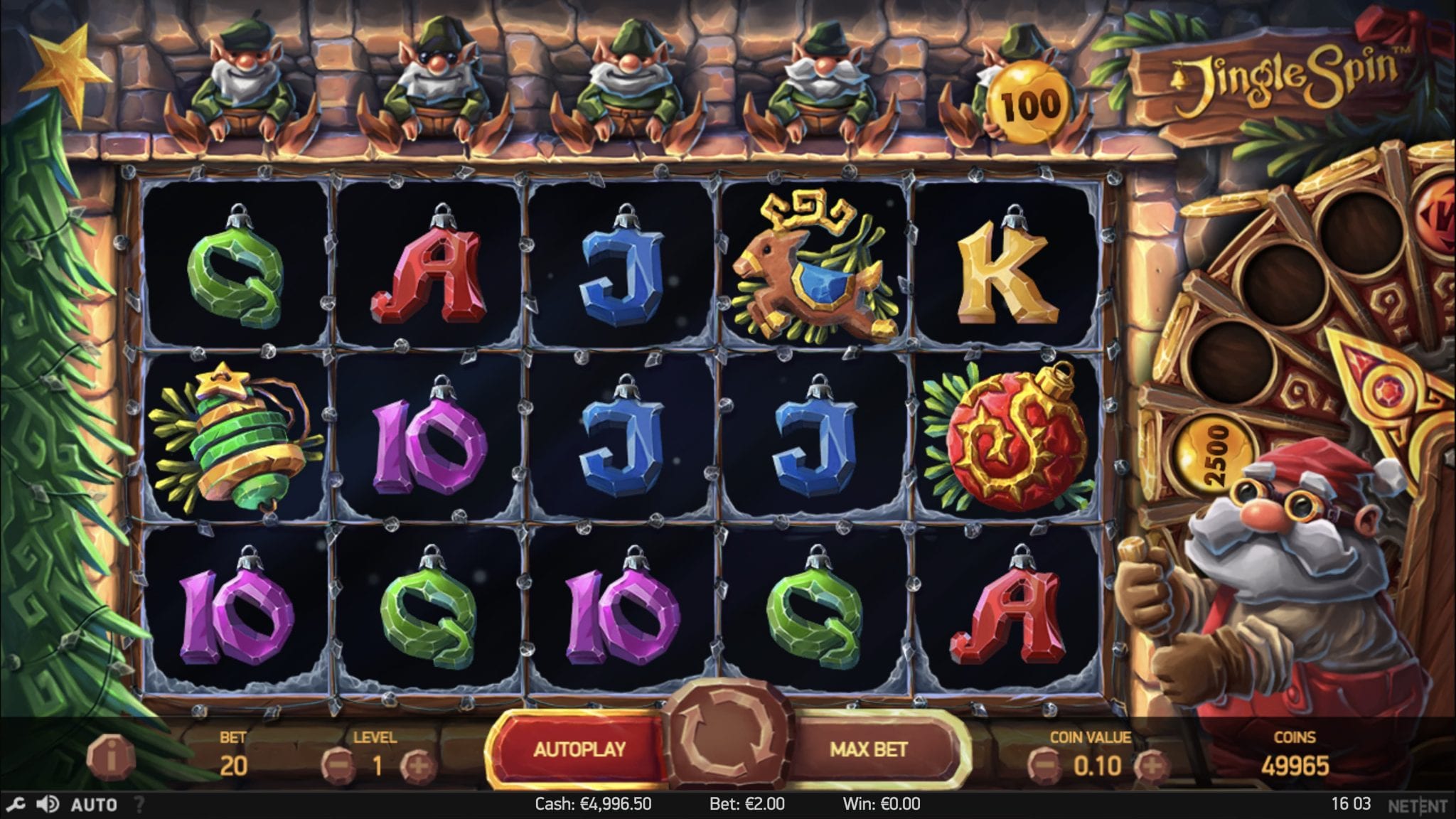Raise the coin value
1456x819 pixels.
tap(1150, 766)
